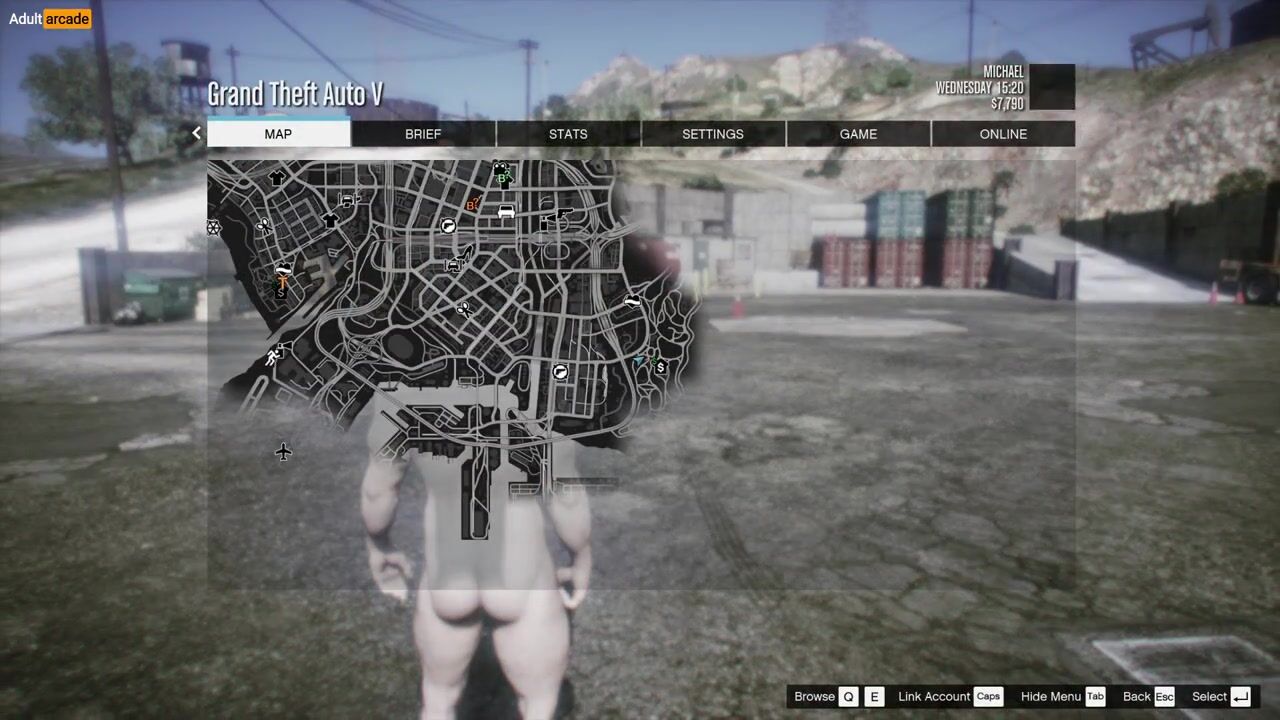This screenshot has height=720, width=1280.
Task: Open the Stats tab
Action: click(x=568, y=134)
